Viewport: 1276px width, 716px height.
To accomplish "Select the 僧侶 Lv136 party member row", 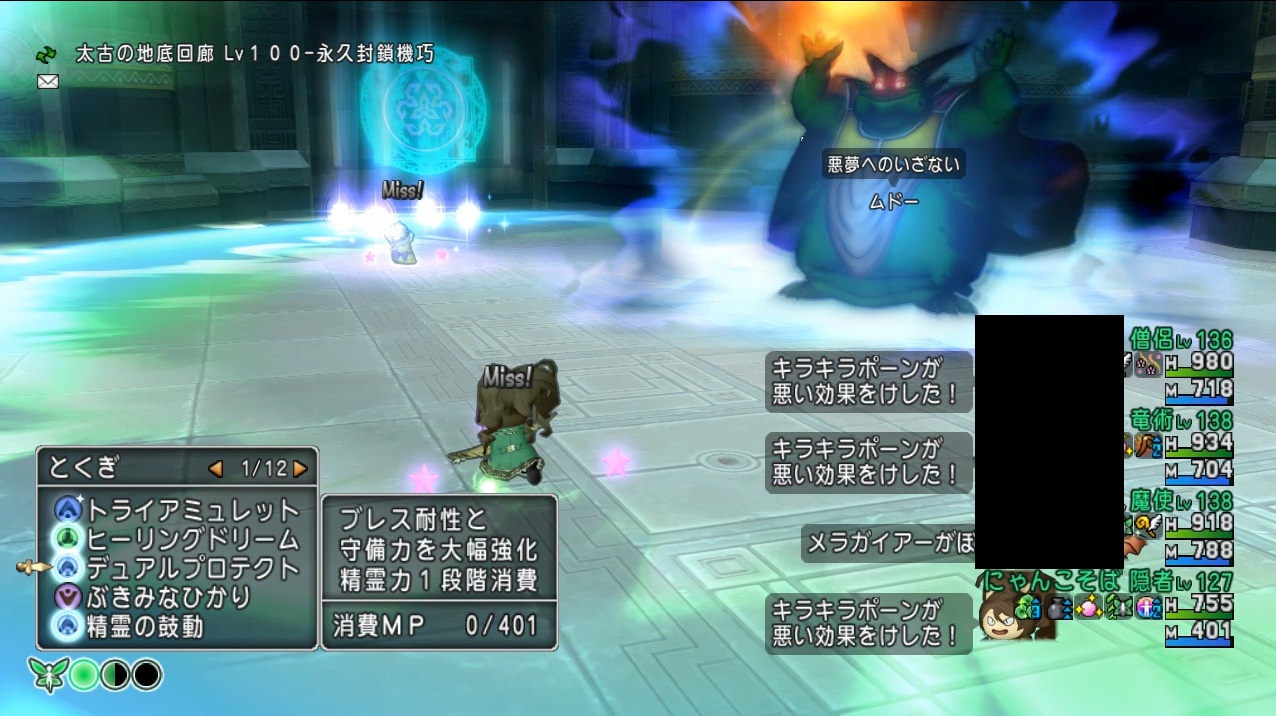I will 1182,364.
